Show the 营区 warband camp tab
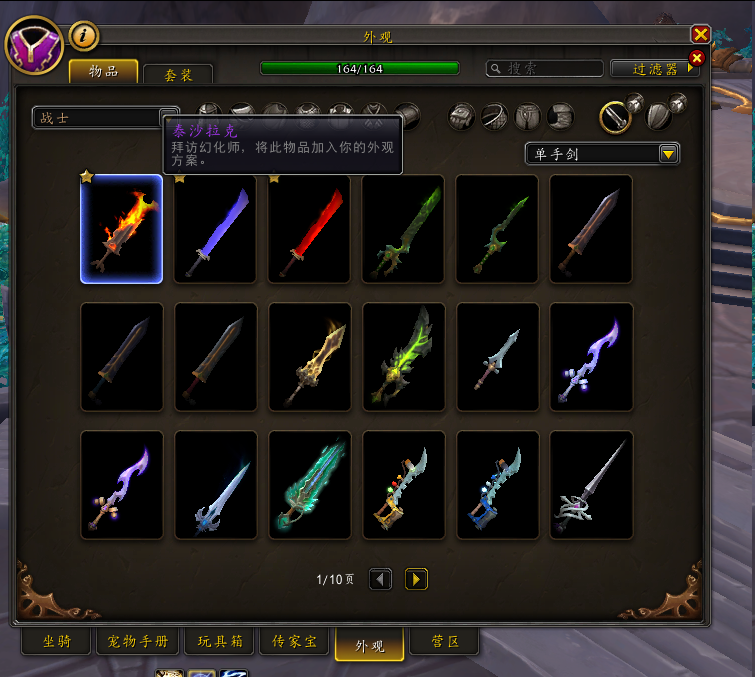This screenshot has width=755, height=677. pos(443,641)
